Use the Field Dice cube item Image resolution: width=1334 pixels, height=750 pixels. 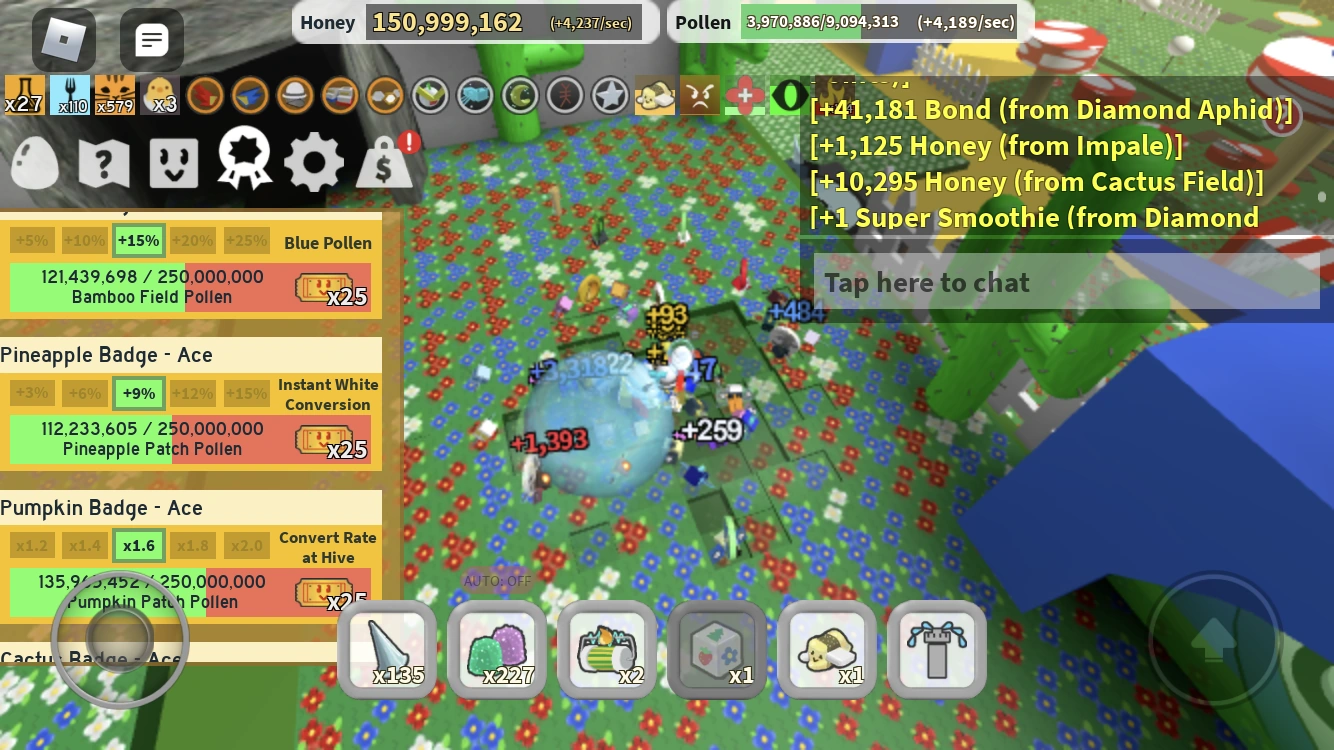coord(716,650)
